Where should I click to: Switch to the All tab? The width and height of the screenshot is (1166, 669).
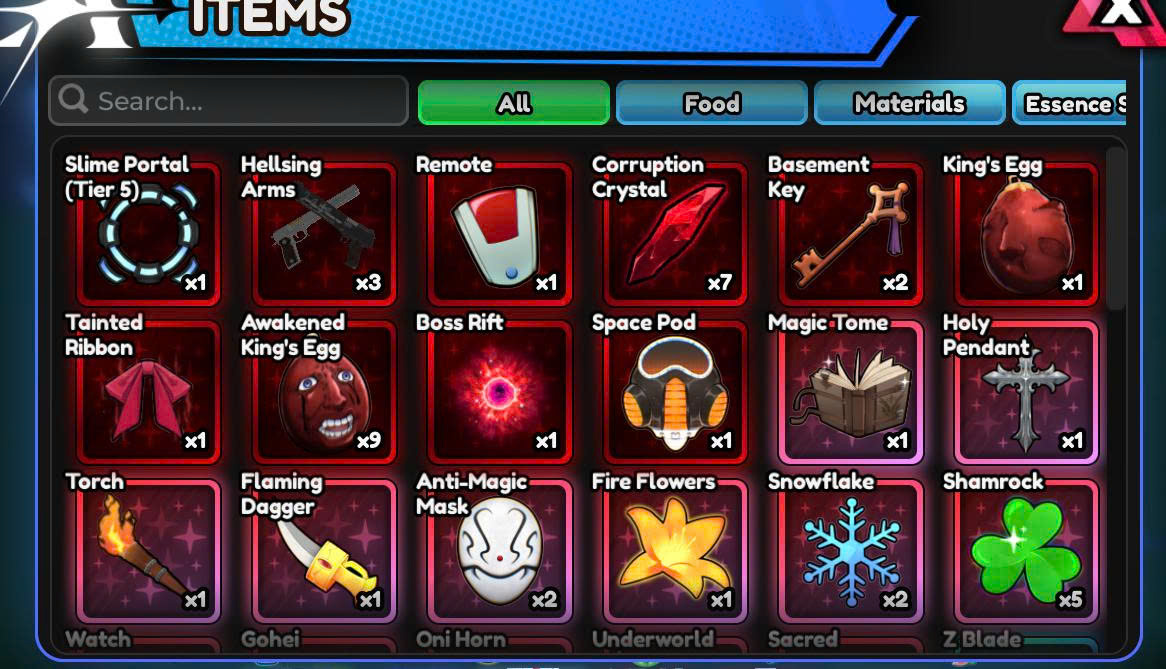[513, 103]
